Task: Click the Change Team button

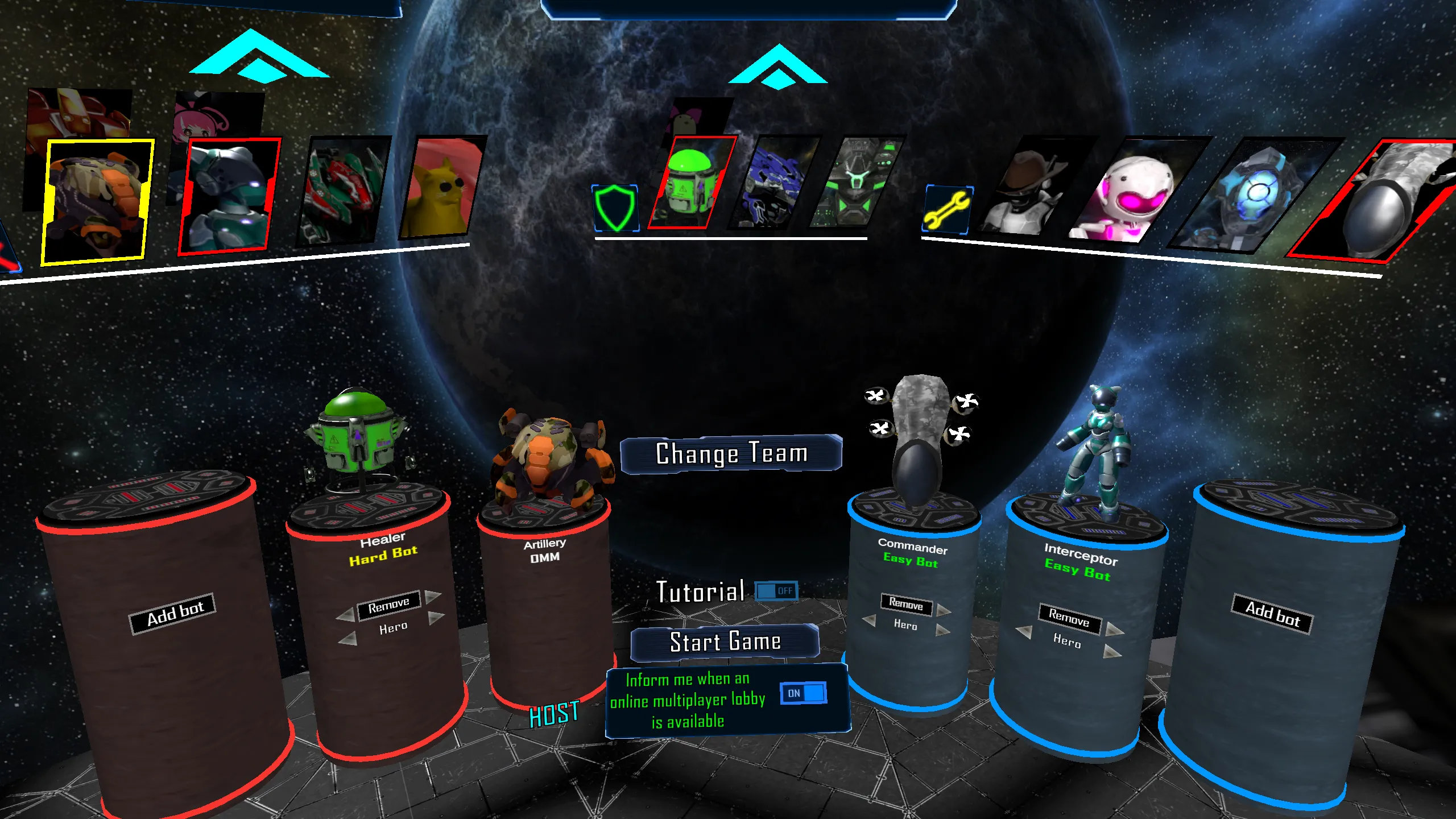Action: 731,453
